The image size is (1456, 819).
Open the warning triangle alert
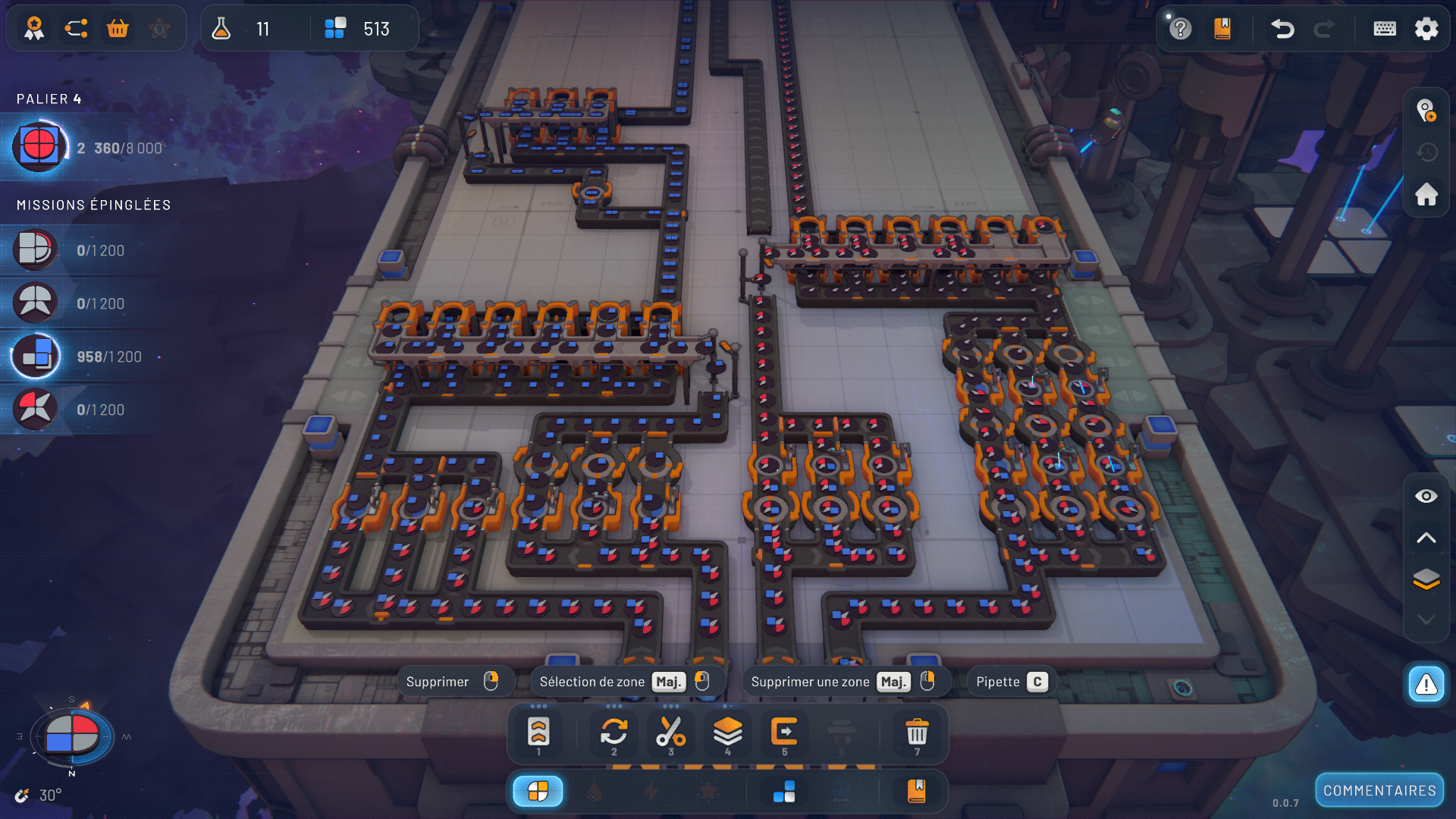pos(1426,685)
